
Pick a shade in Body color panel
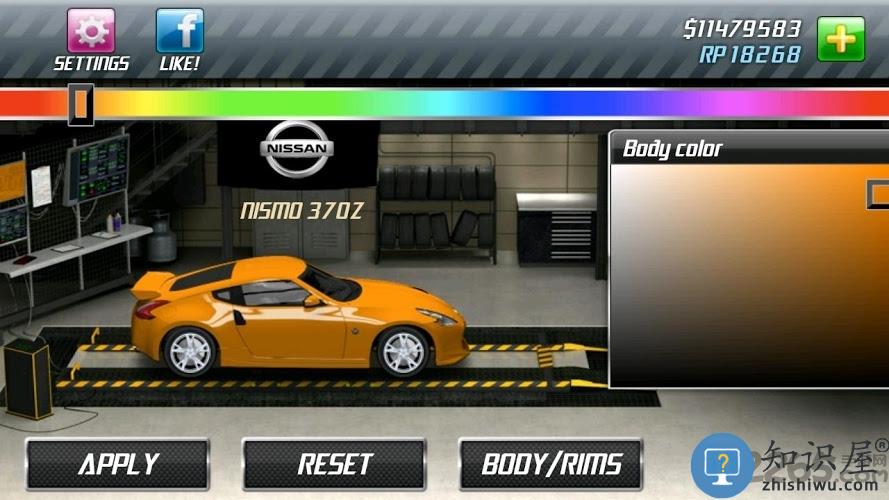click(750, 275)
